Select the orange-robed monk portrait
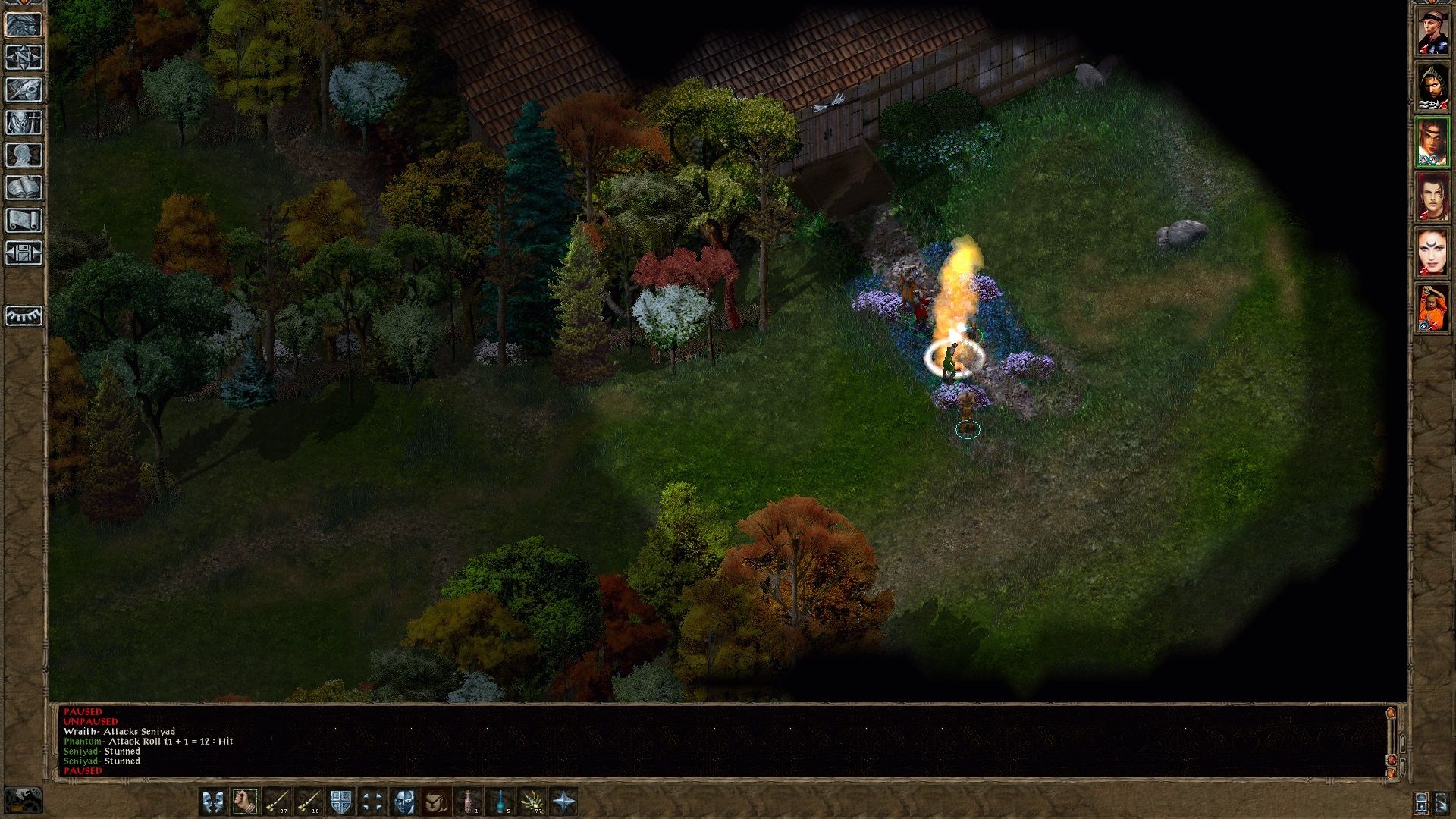This screenshot has height=819, width=1456. point(1432,309)
